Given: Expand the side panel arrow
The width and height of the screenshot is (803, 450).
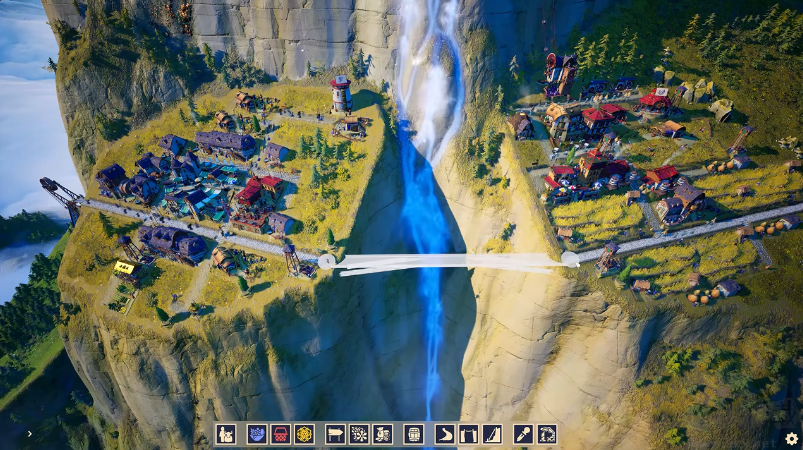Looking at the screenshot, I should click(x=29, y=434).
